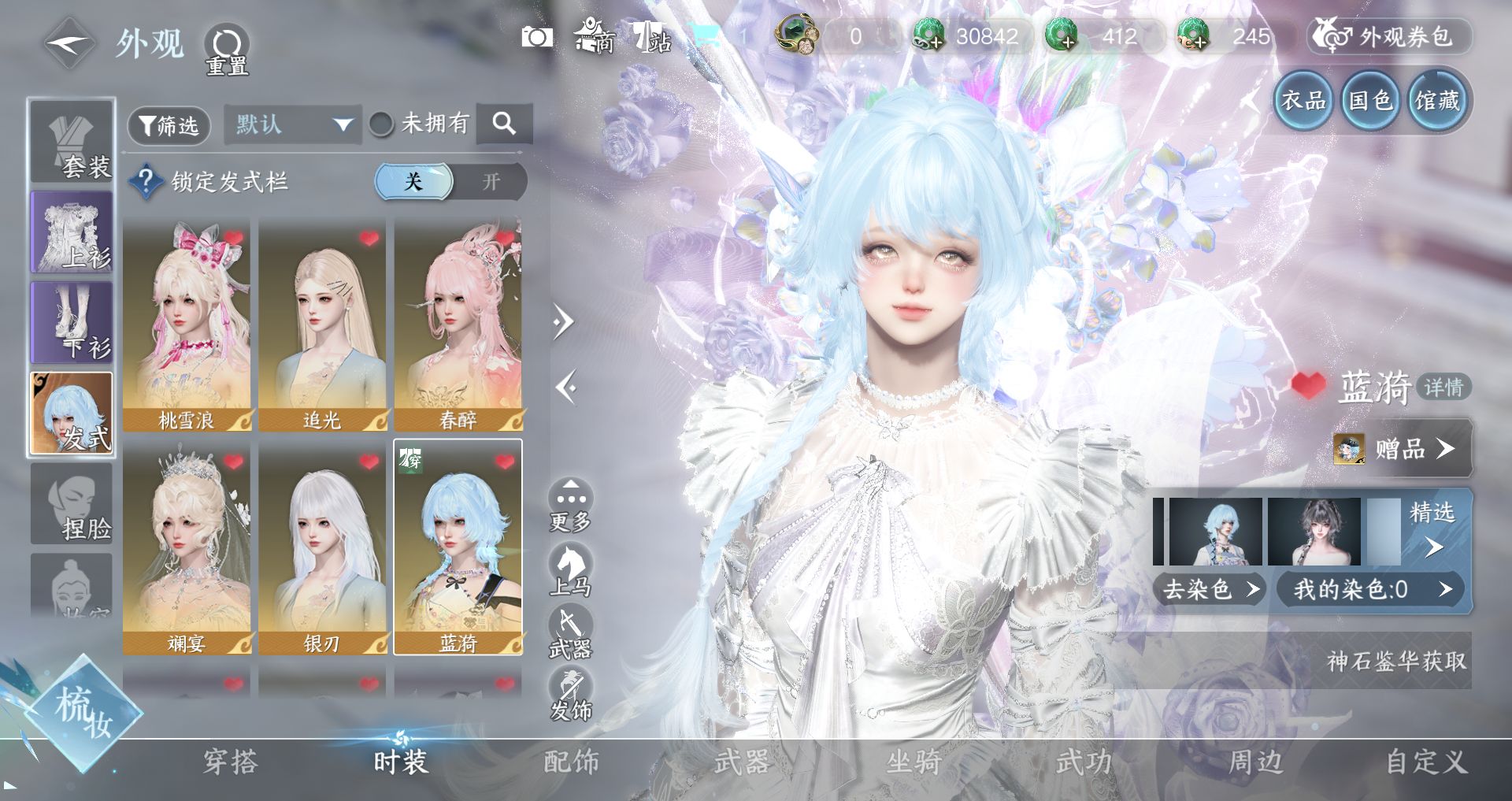Switch to the 坐骑 mount tab
The width and height of the screenshot is (1512, 801).
[913, 762]
